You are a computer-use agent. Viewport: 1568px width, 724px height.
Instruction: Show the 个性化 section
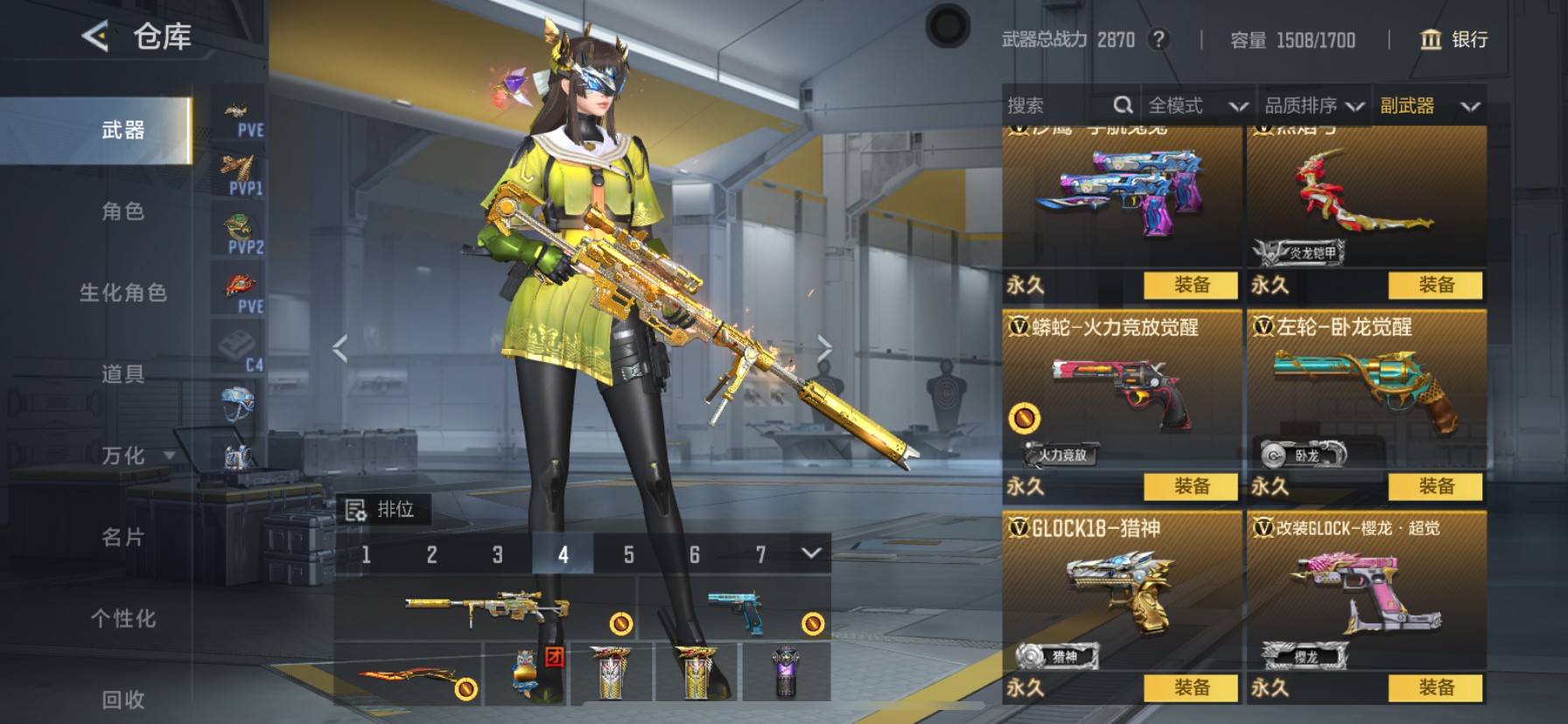click(x=122, y=618)
